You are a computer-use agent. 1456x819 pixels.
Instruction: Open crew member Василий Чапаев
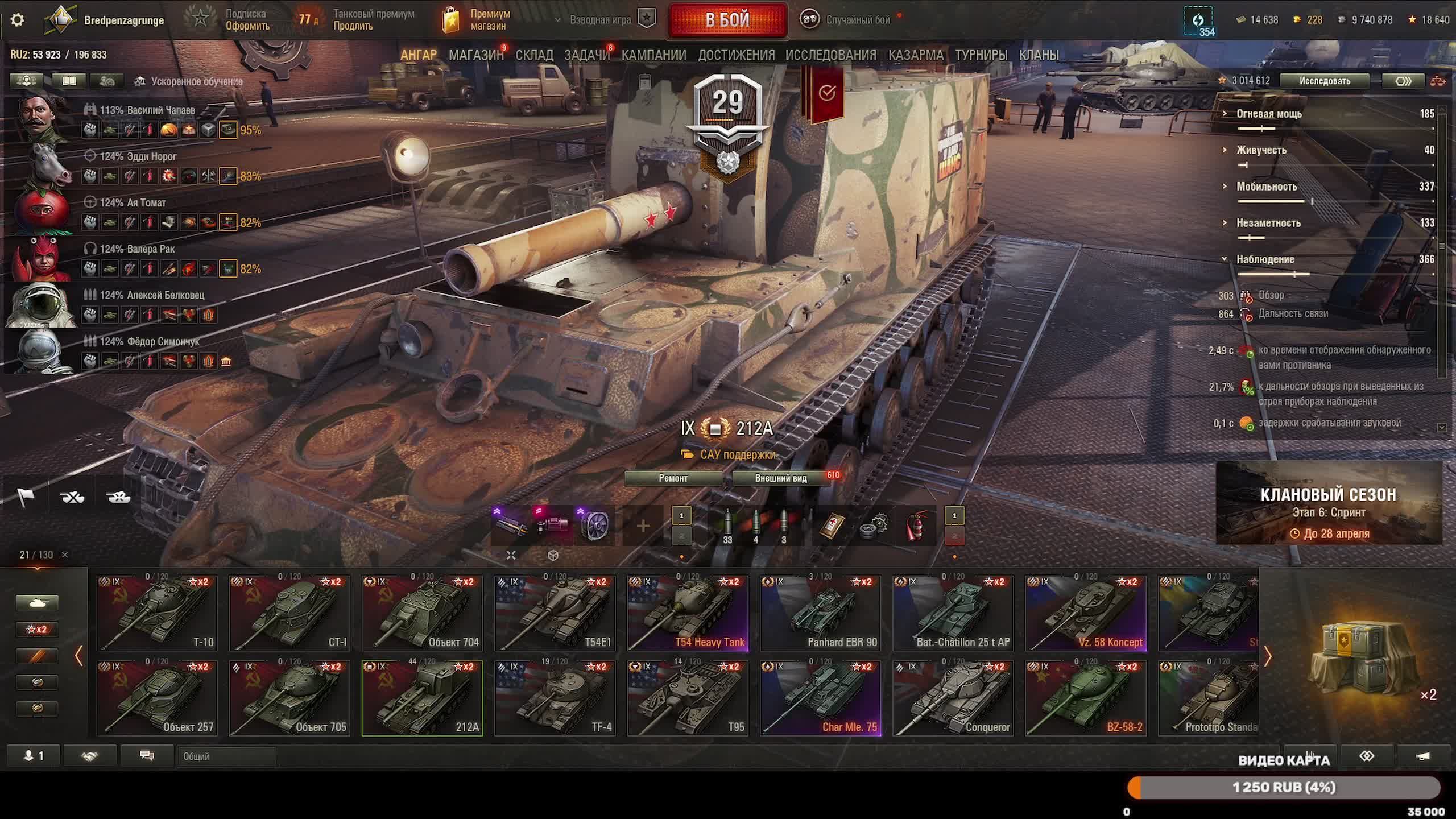(x=148, y=110)
